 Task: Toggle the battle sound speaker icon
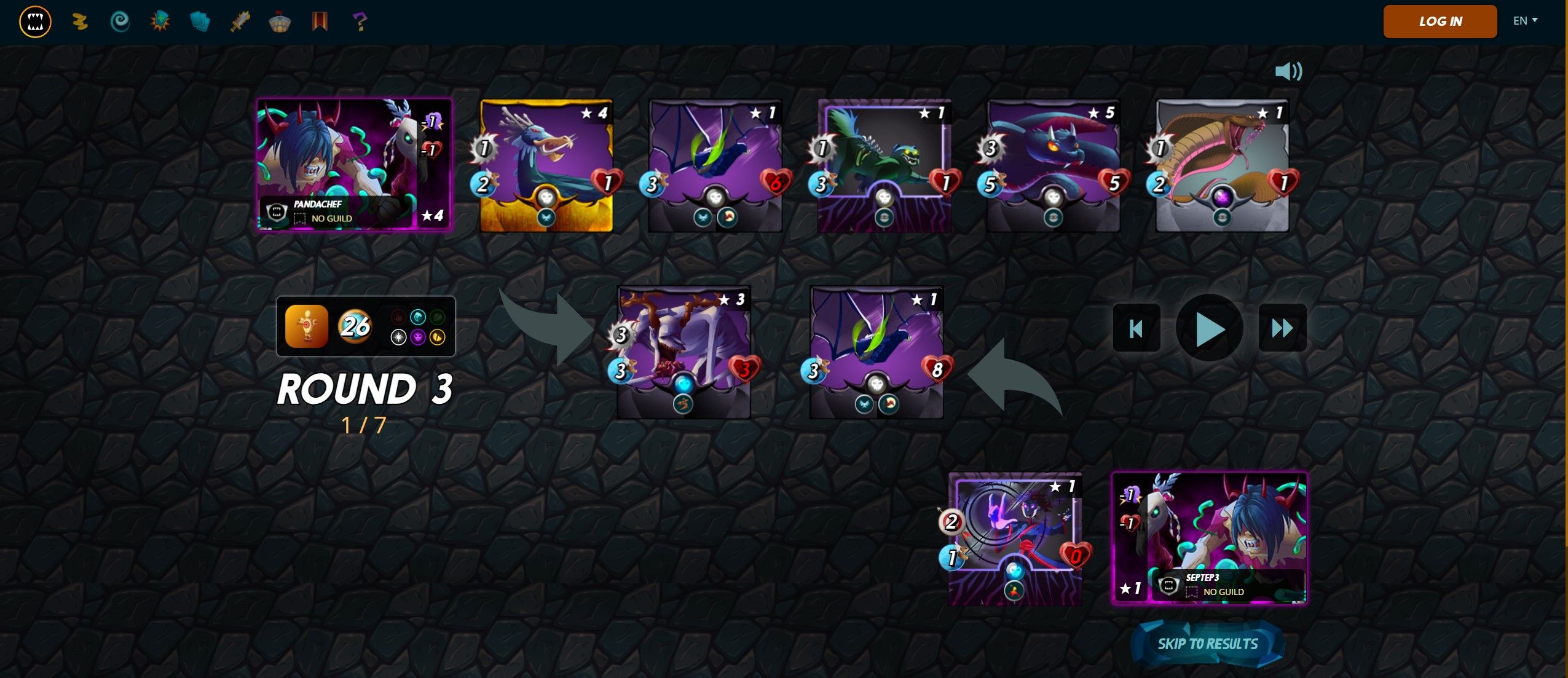(x=1288, y=71)
